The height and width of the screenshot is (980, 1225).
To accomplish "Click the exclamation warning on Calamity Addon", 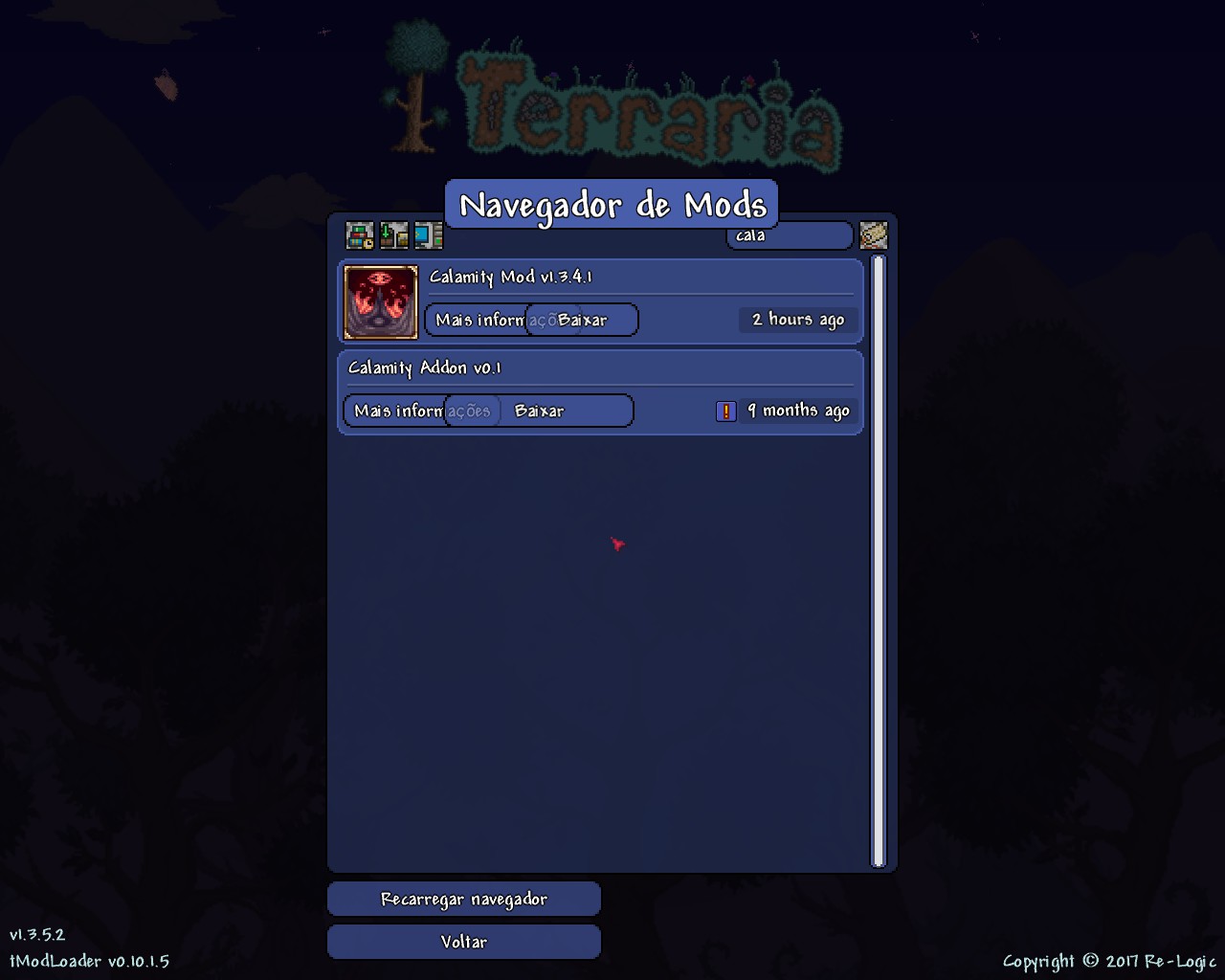I will (x=726, y=411).
